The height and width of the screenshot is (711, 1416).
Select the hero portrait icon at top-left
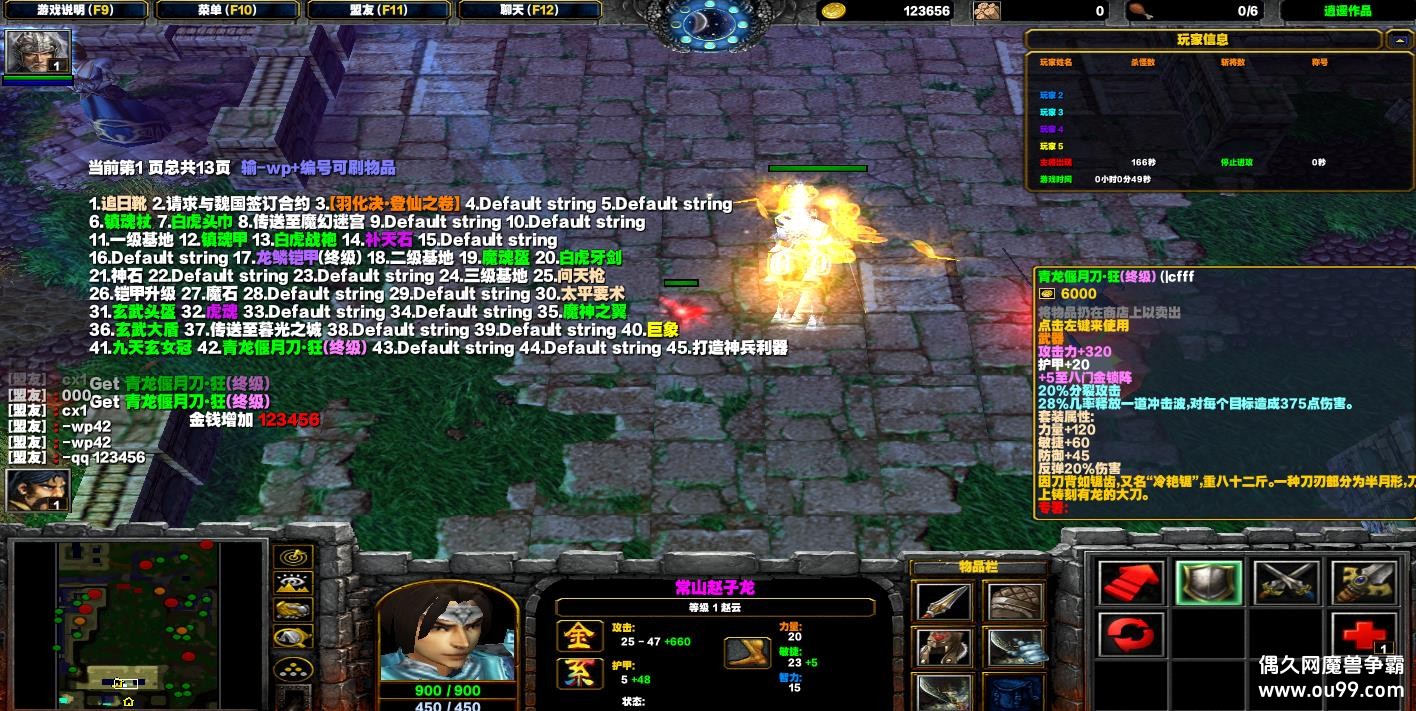click(38, 52)
